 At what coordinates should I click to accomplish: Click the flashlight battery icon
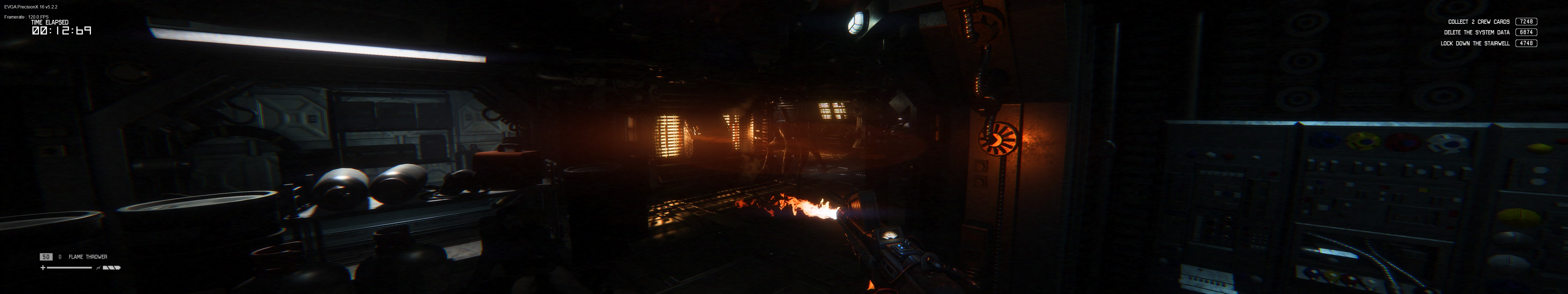click(111, 267)
